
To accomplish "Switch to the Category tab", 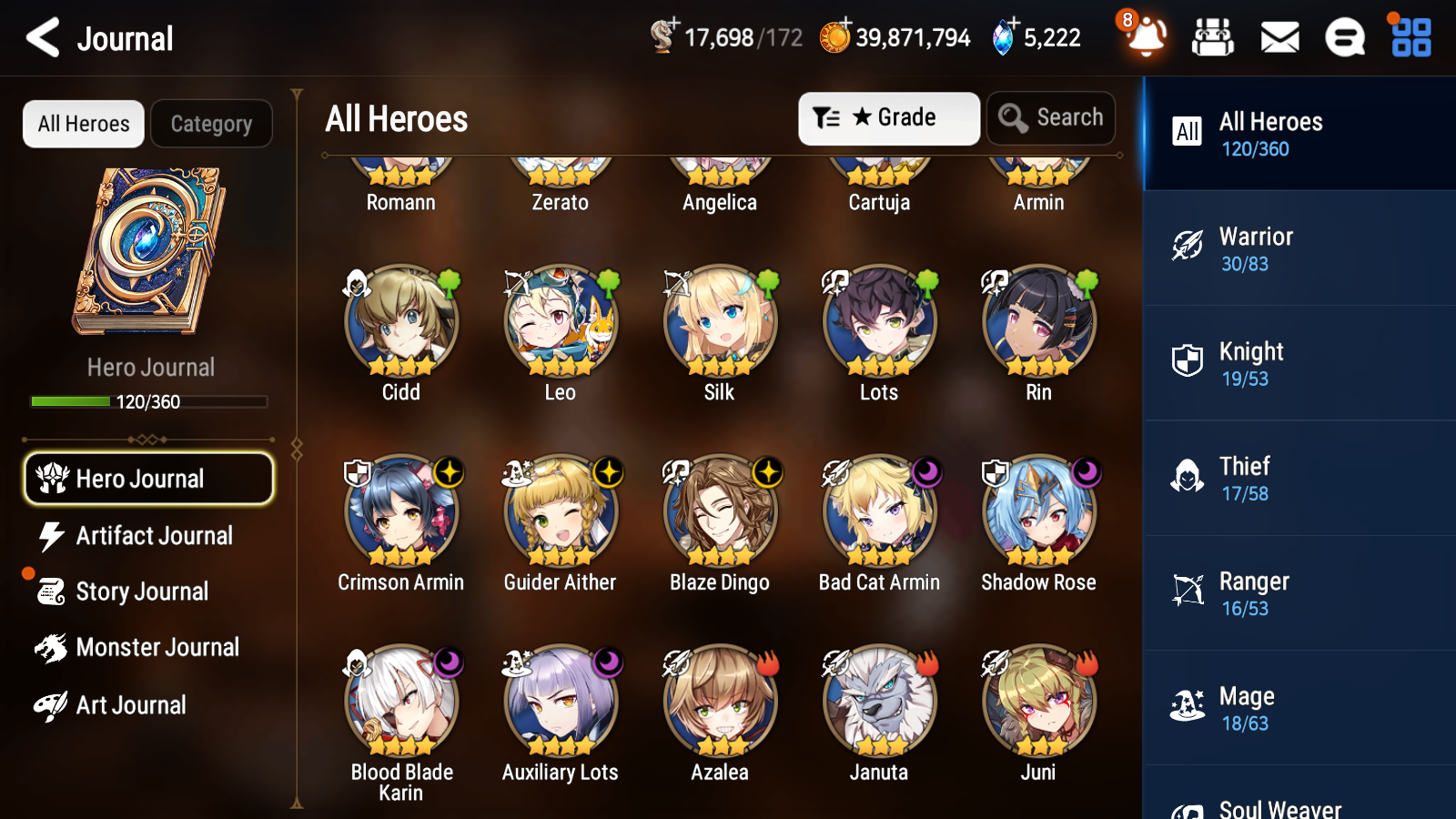I will point(211,124).
